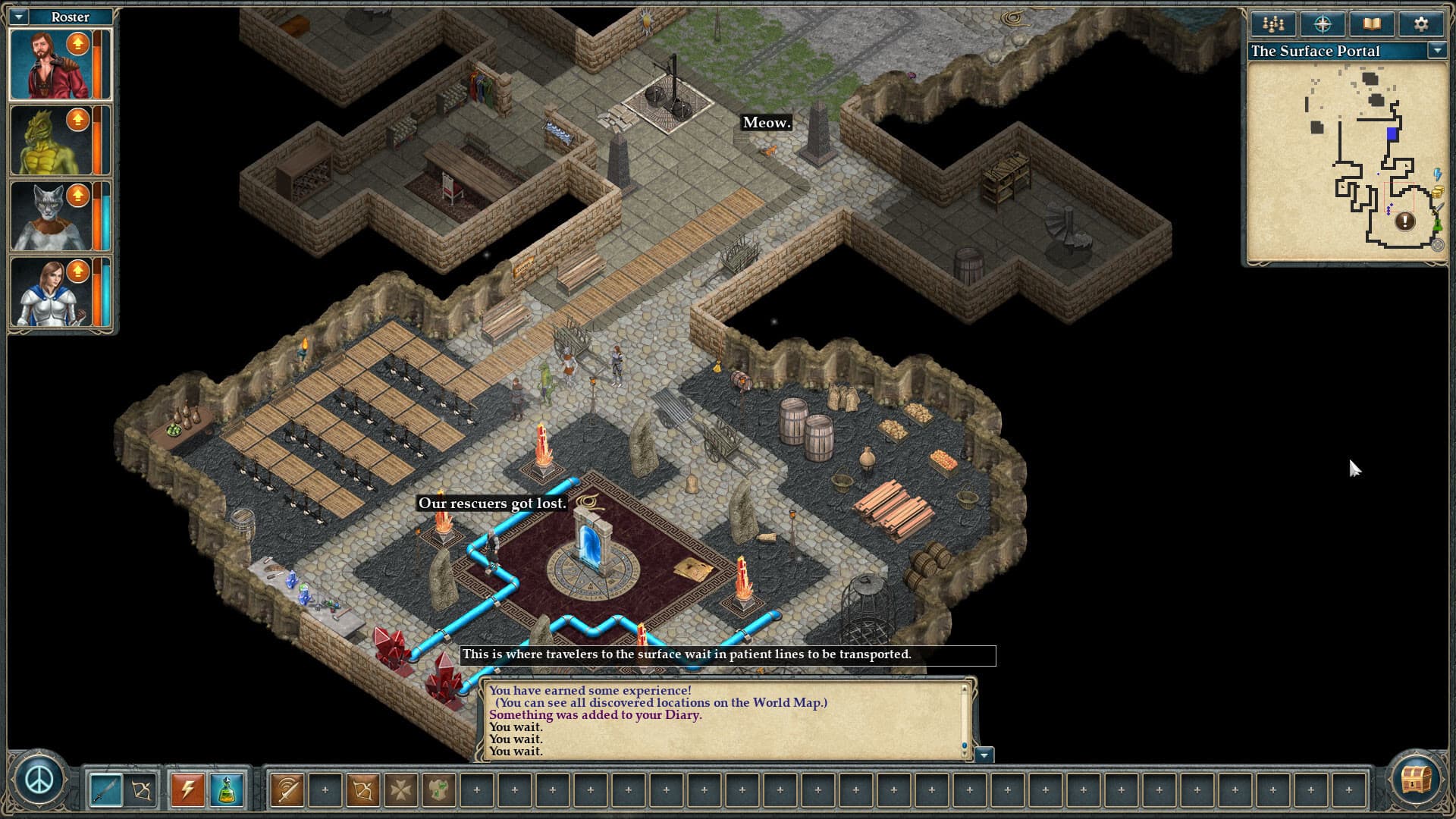Open the journal book icon
Viewport: 1456px width, 819px height.
coord(1371,24)
